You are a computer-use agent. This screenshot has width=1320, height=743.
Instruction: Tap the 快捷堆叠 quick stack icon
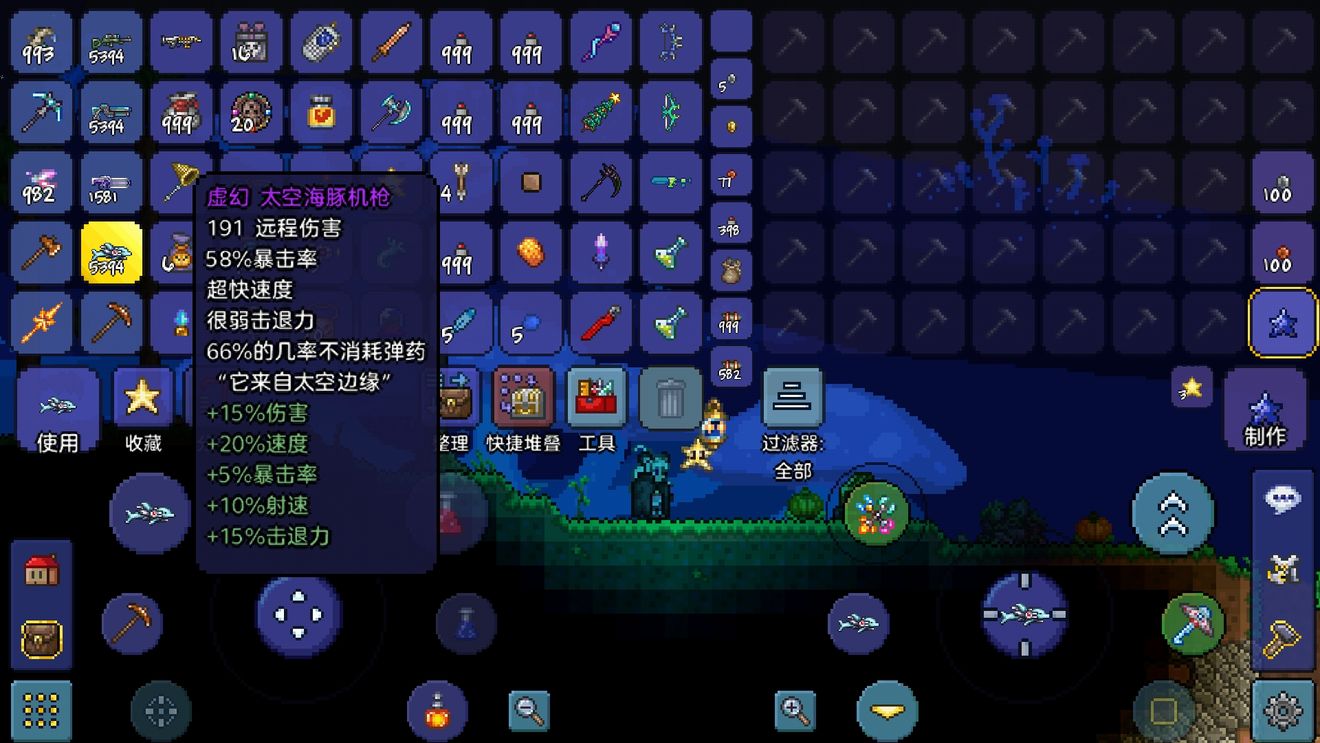pos(524,396)
